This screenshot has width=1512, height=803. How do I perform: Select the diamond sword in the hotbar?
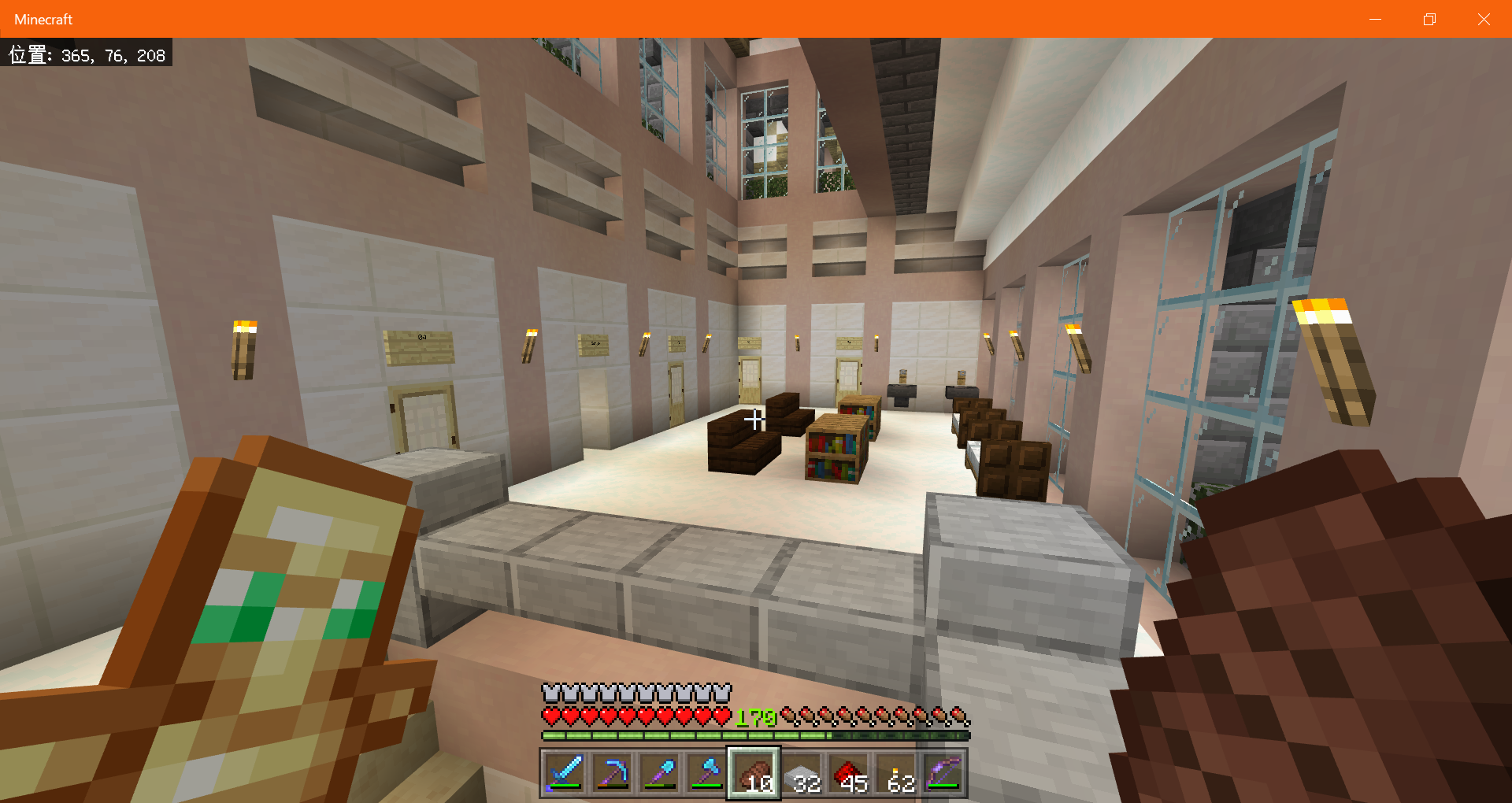point(565,772)
